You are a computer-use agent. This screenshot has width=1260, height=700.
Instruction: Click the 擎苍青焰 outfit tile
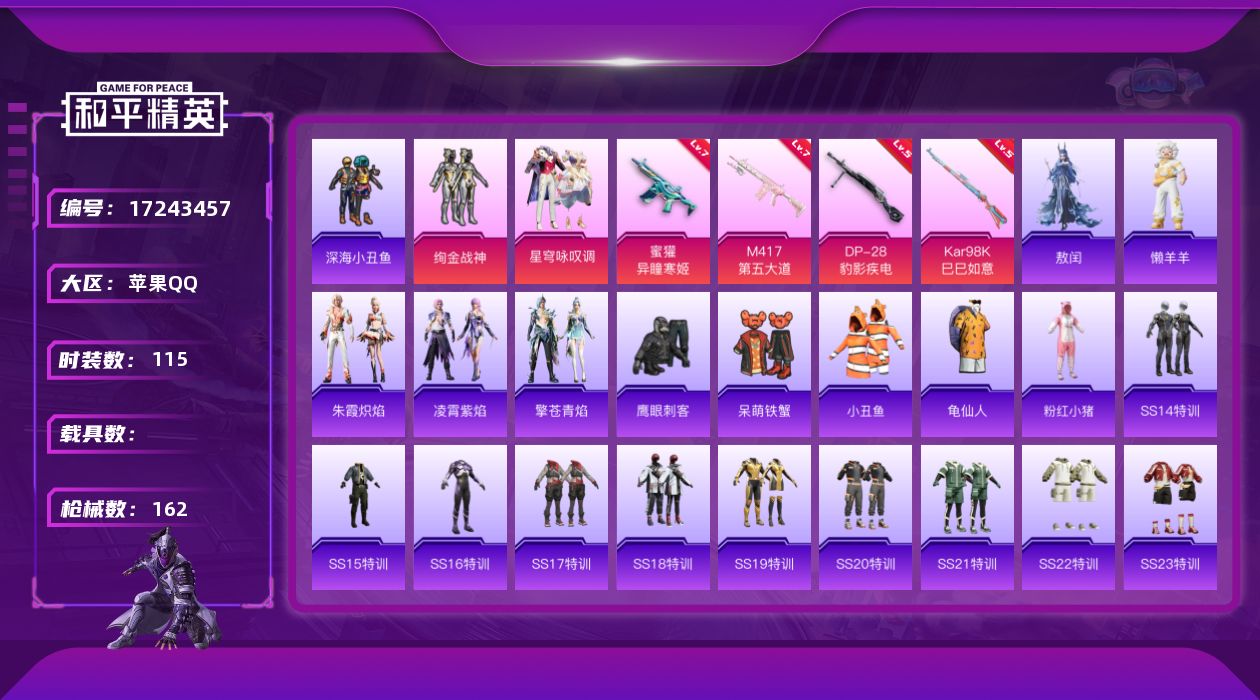click(x=561, y=364)
